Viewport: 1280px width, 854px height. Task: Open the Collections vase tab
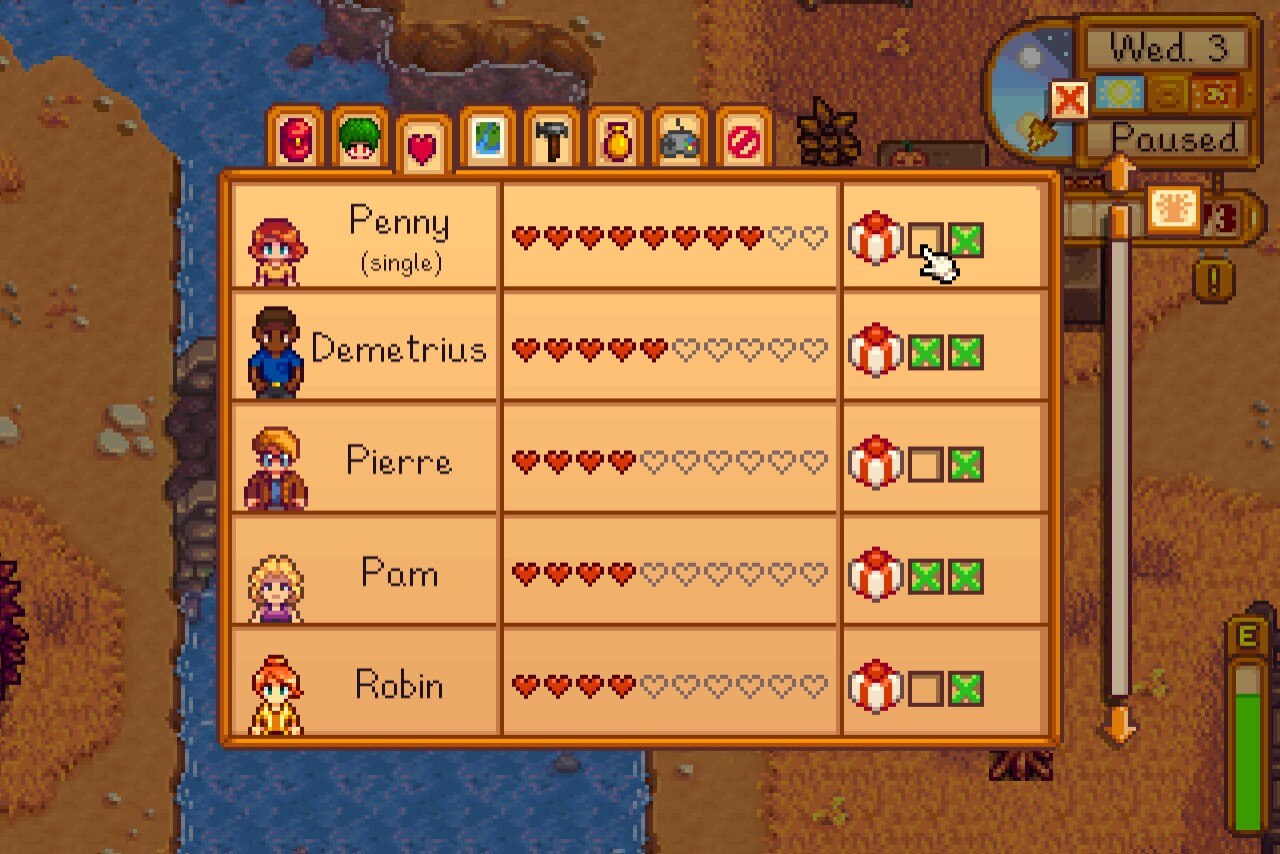click(615, 140)
